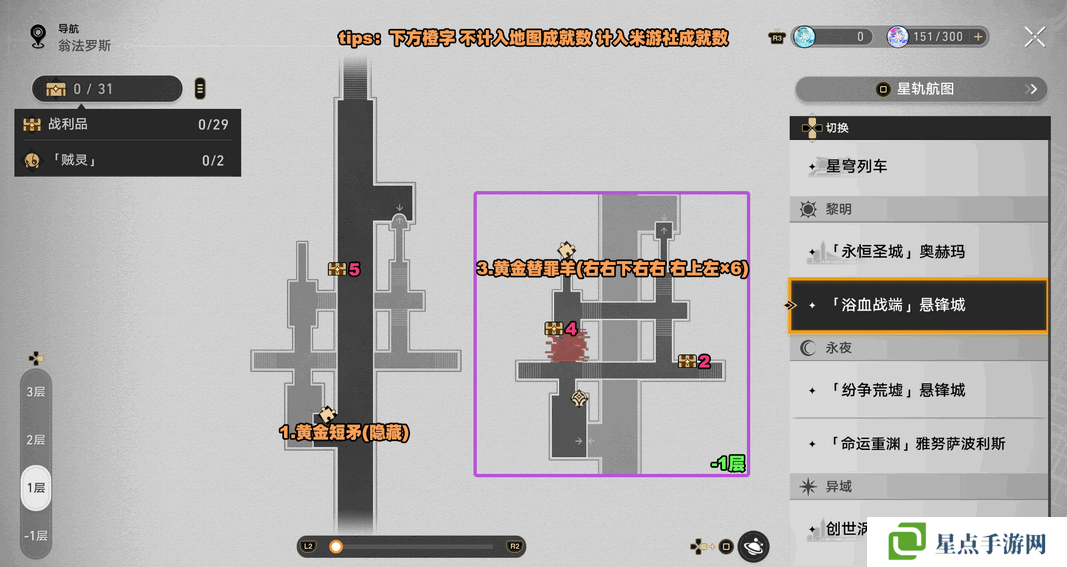Select treasure chest marker number 5
This screenshot has width=1067, height=567.
(337, 269)
